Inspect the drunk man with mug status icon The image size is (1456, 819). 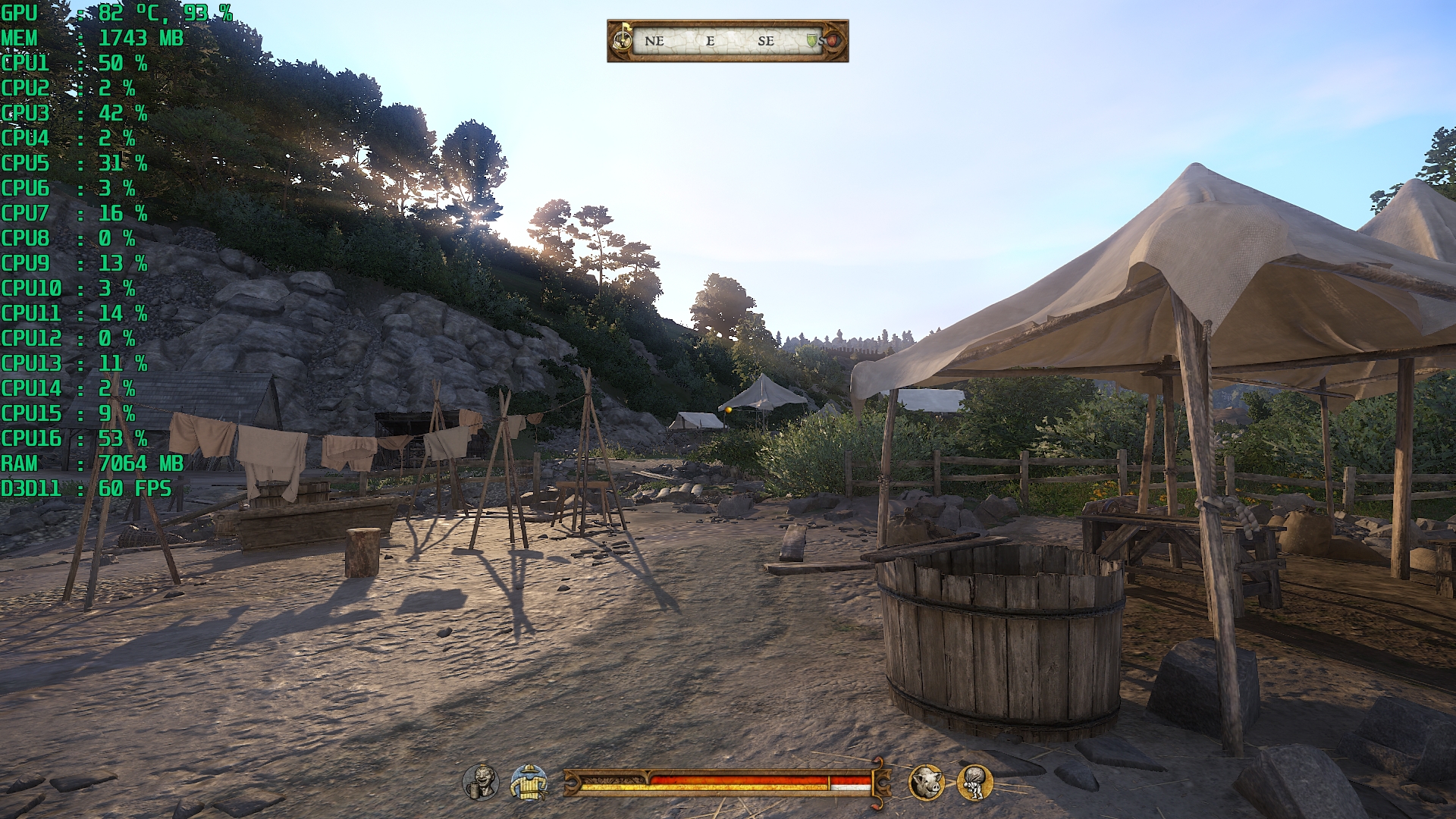(481, 782)
